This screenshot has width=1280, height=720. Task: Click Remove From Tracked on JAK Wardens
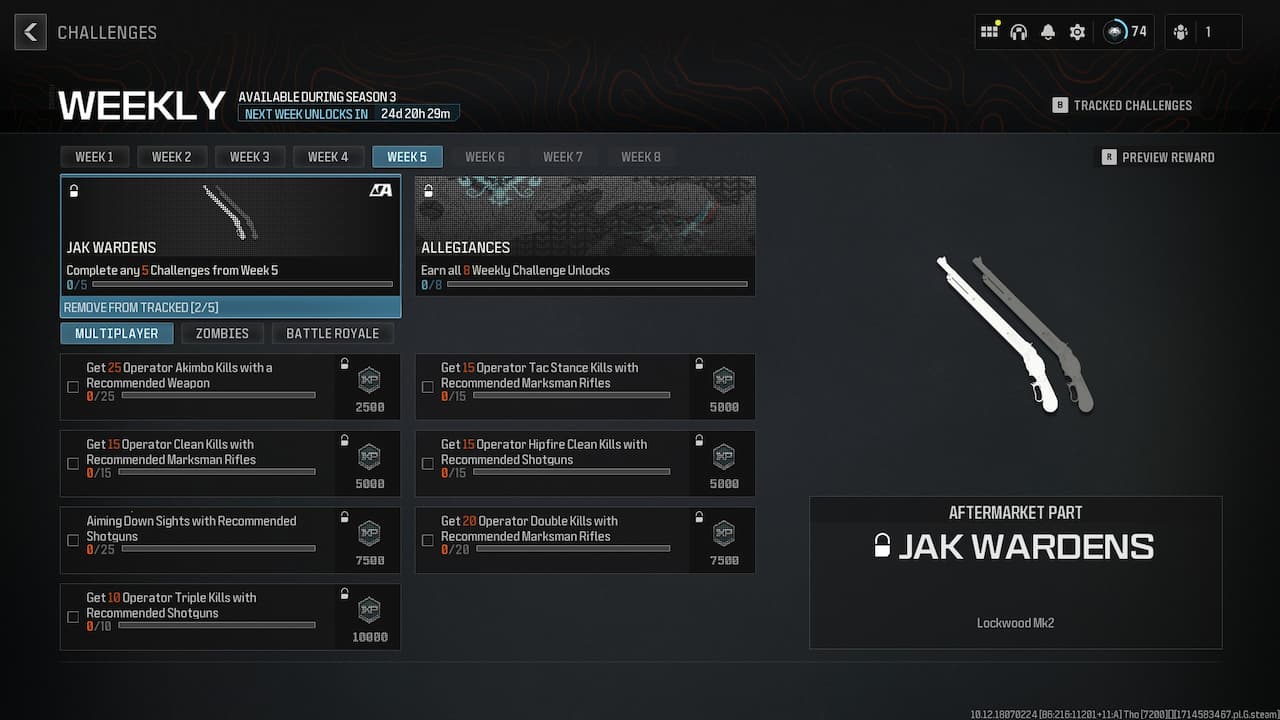coord(230,307)
